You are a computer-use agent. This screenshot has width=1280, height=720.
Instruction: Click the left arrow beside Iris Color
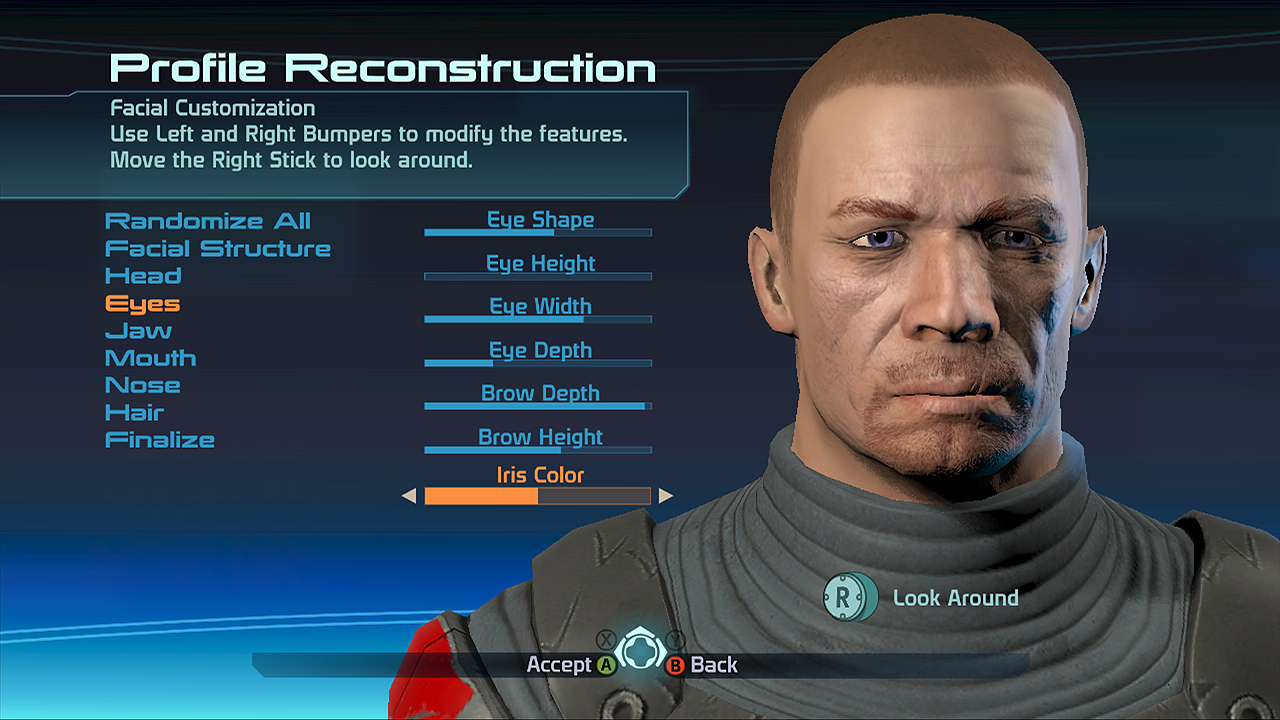(x=408, y=496)
